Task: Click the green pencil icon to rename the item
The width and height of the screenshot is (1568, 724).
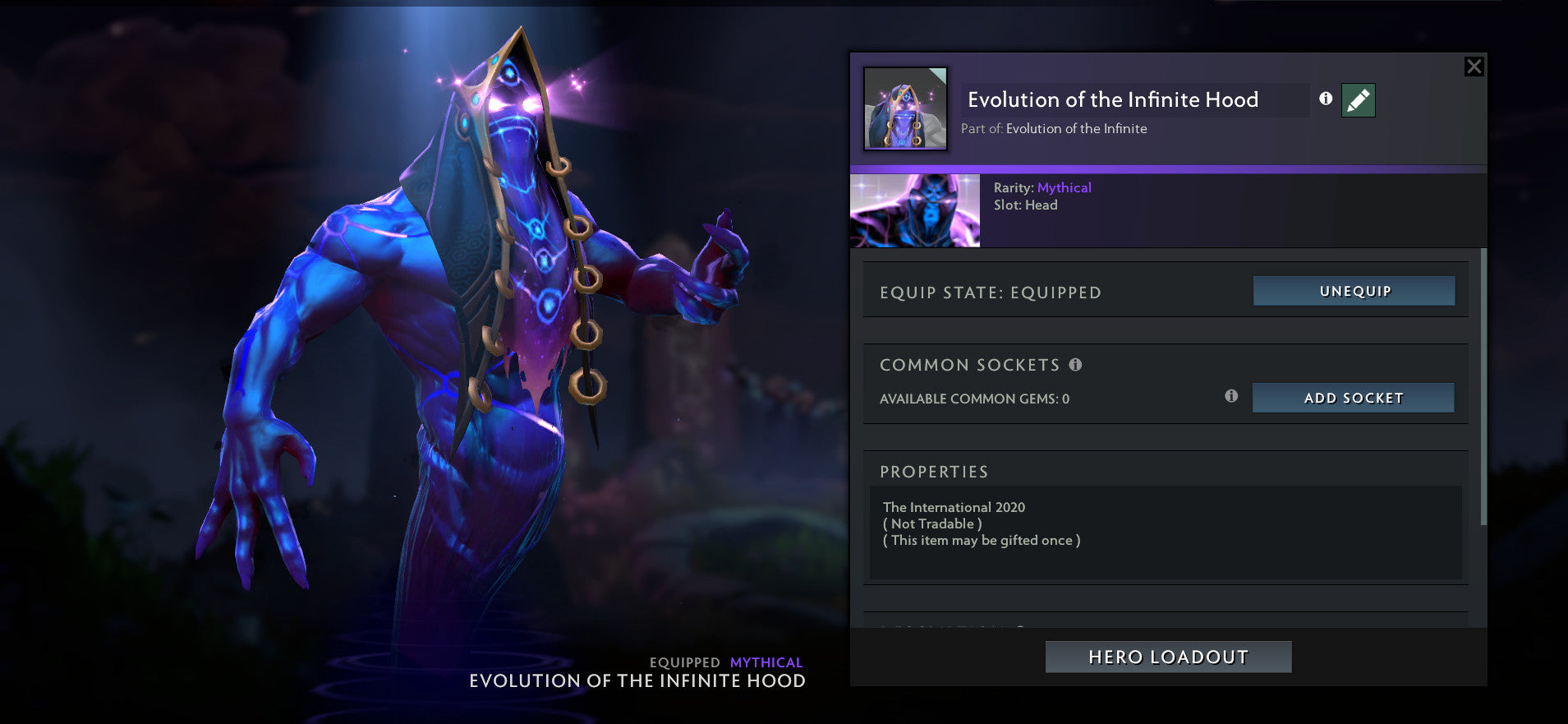Action: (x=1357, y=99)
